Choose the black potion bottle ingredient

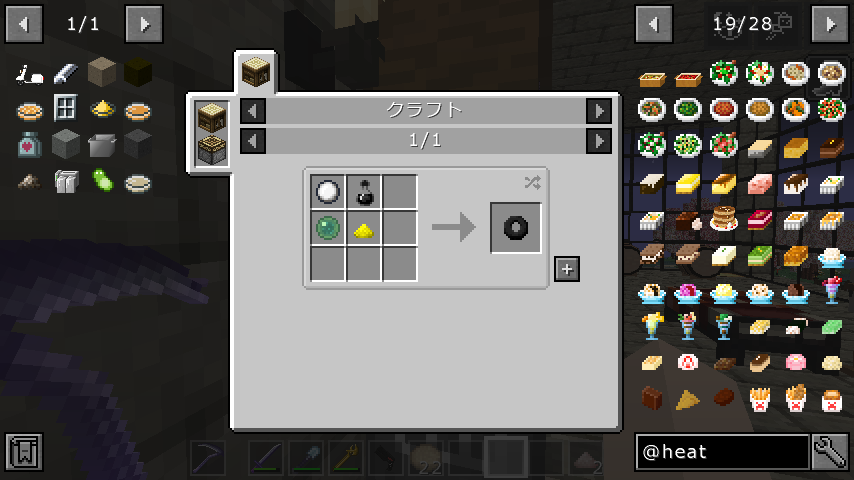364,192
